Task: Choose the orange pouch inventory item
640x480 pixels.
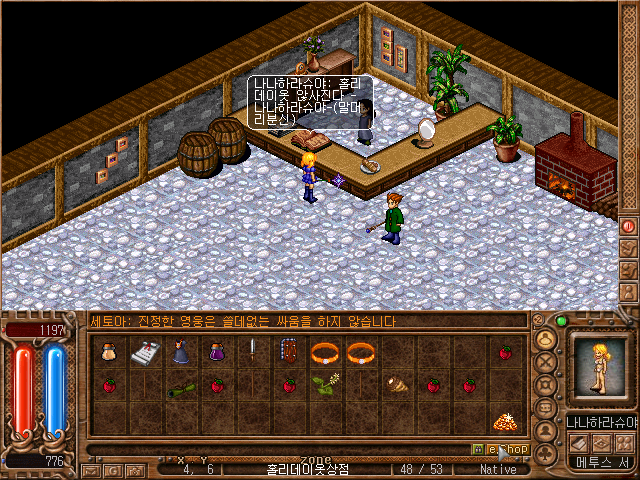Action: click(x=108, y=353)
